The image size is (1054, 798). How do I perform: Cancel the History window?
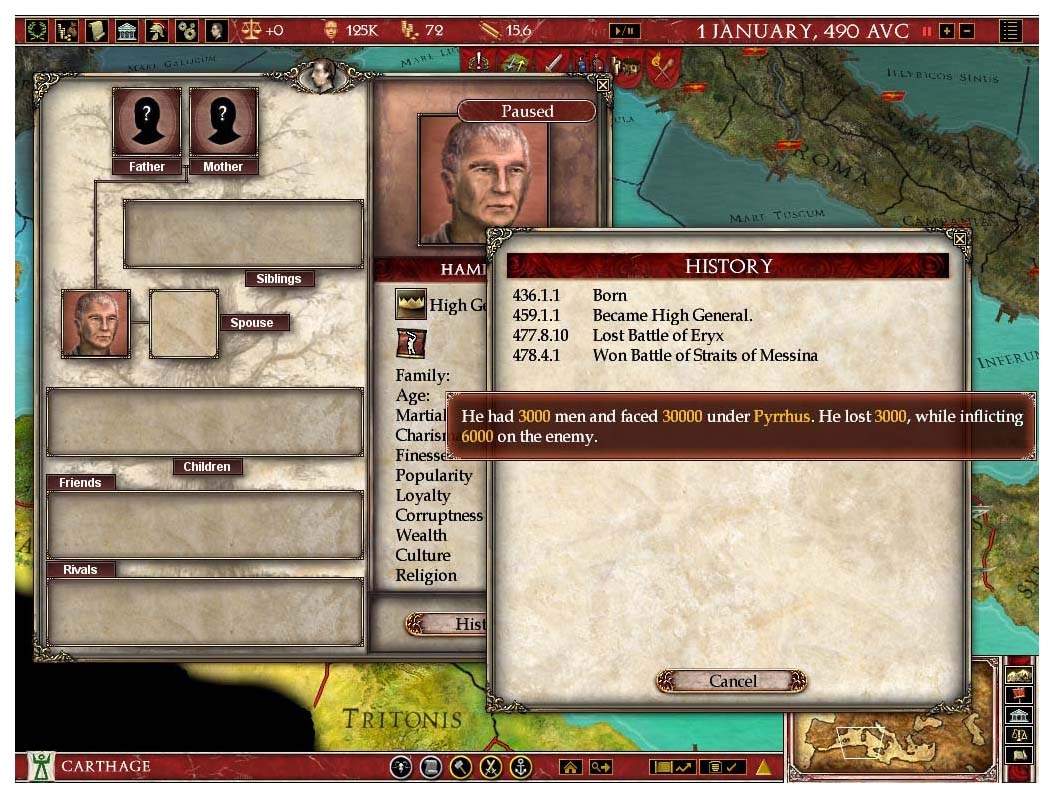(x=732, y=681)
